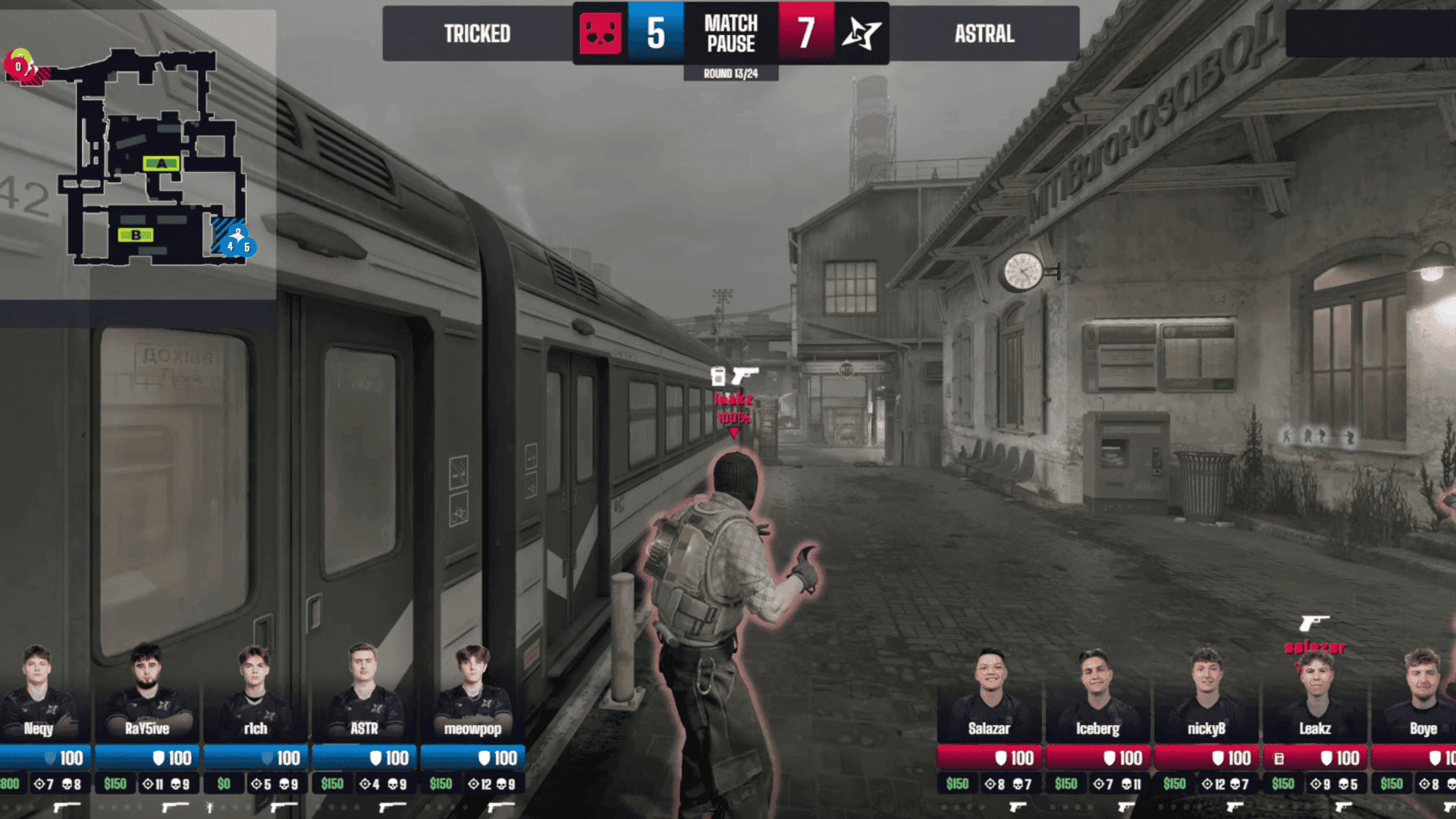Viewport: 1456px width, 819px height.
Task: Click the Astral star team logo
Action: [x=861, y=34]
